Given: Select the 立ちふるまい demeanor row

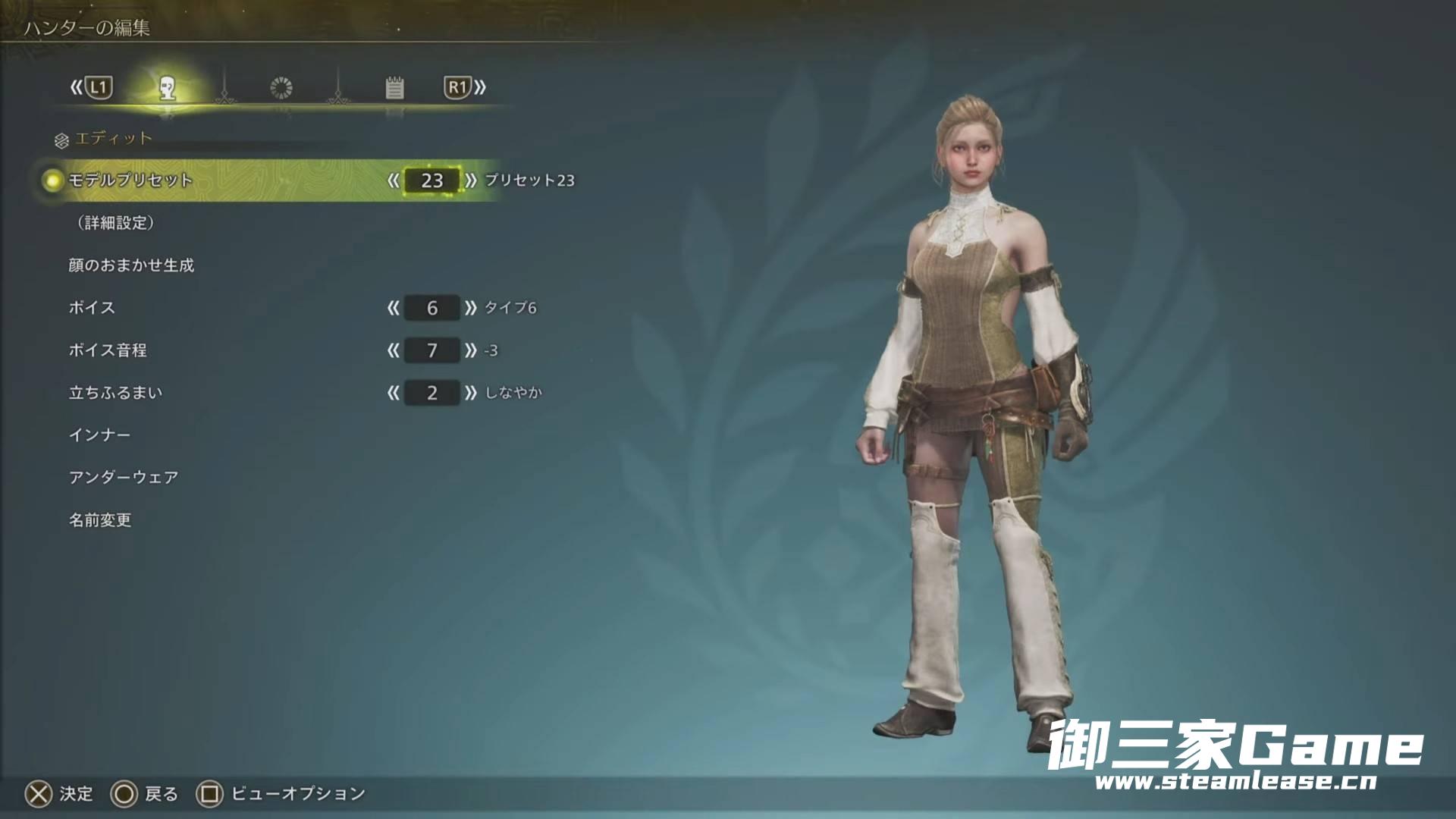Looking at the screenshot, I should click(115, 393).
